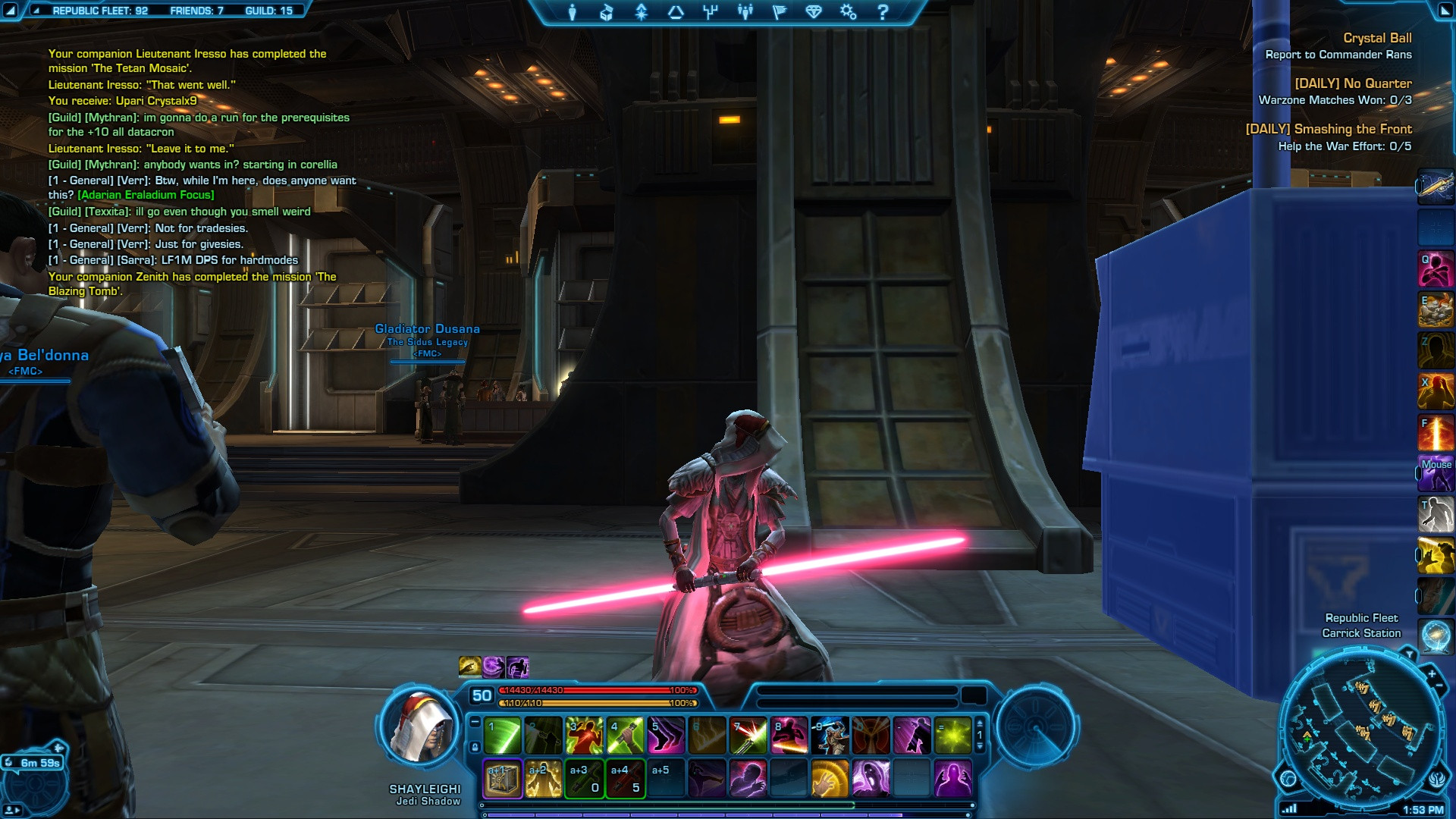The width and height of the screenshot is (1456, 819).
Task: Open the inventory box icon in top menu
Action: [x=607, y=12]
